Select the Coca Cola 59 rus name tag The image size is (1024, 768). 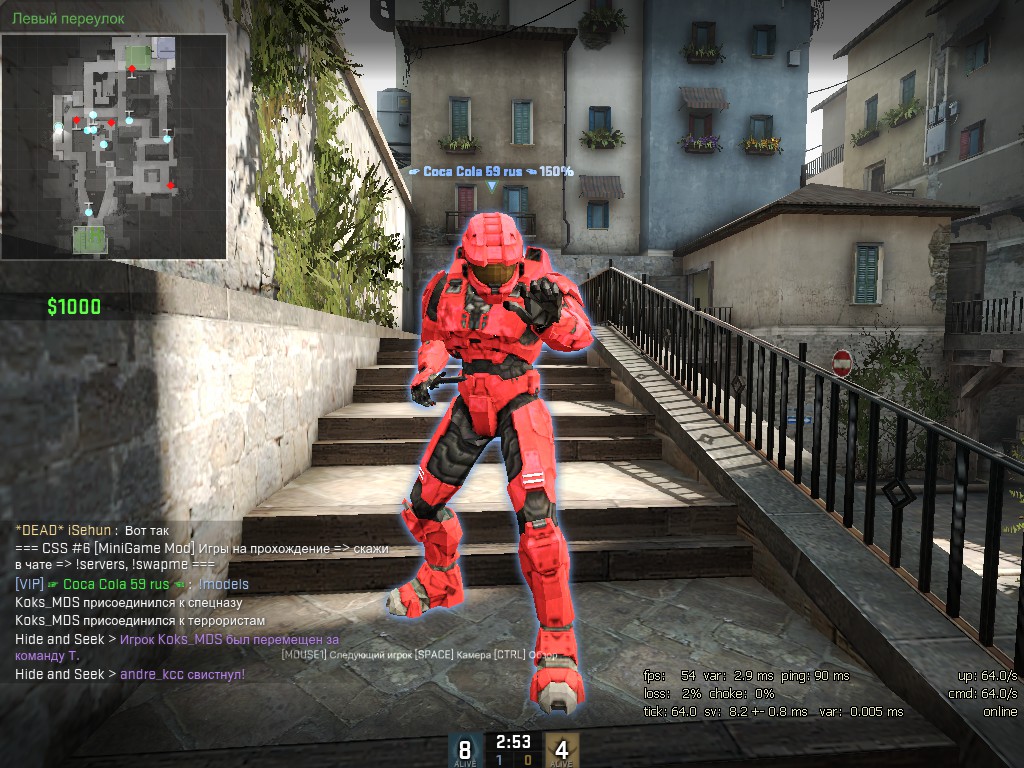491,171
